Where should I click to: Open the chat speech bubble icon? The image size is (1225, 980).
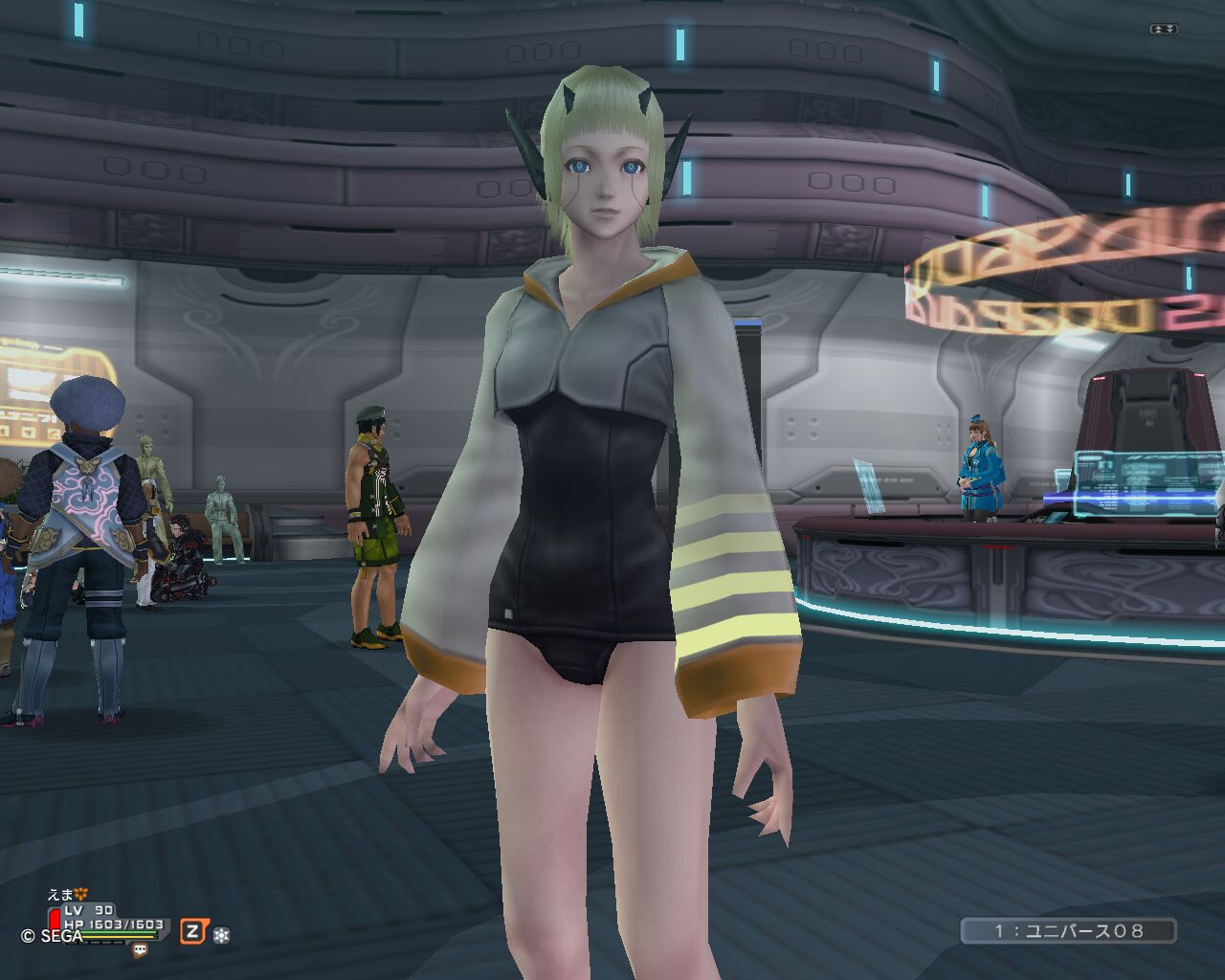pyautogui.click(x=141, y=950)
